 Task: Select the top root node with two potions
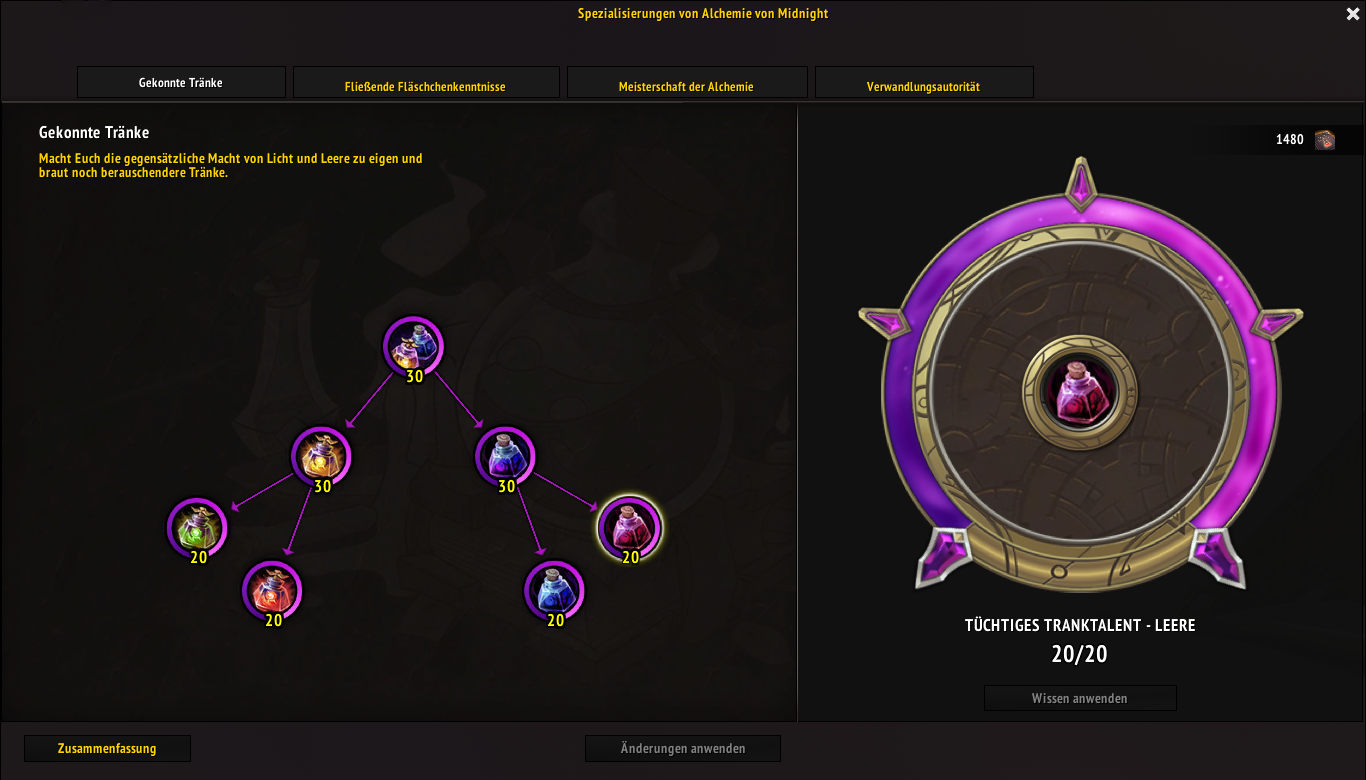click(x=413, y=346)
